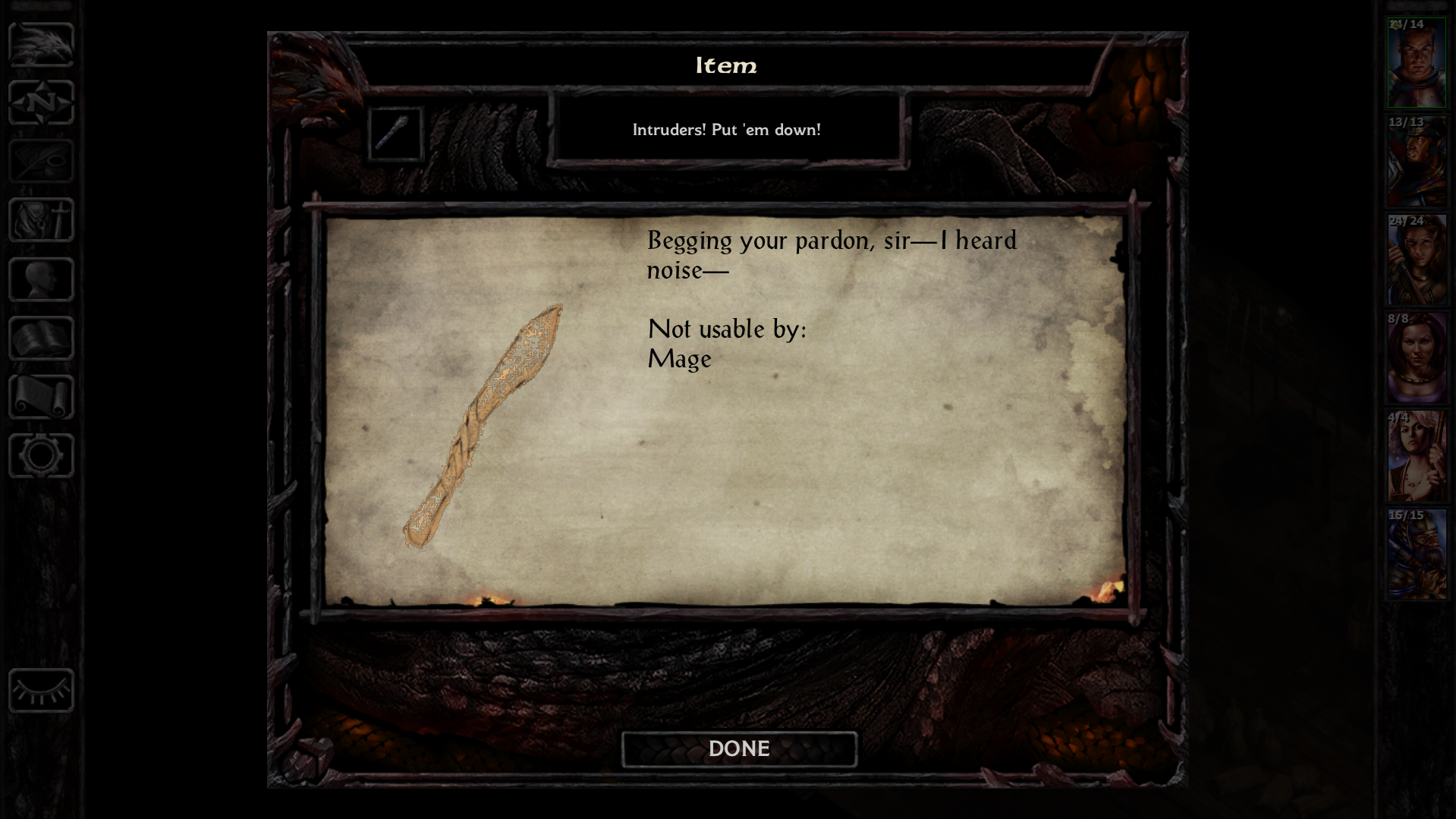Open the mage spellbook icon
1456x819 pixels.
(x=39, y=336)
